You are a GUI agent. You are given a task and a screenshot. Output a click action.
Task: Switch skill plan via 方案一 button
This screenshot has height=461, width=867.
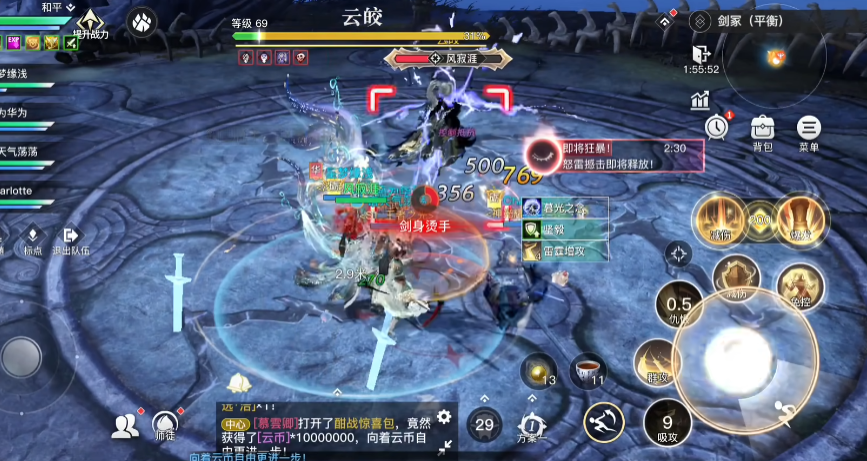click(x=532, y=425)
